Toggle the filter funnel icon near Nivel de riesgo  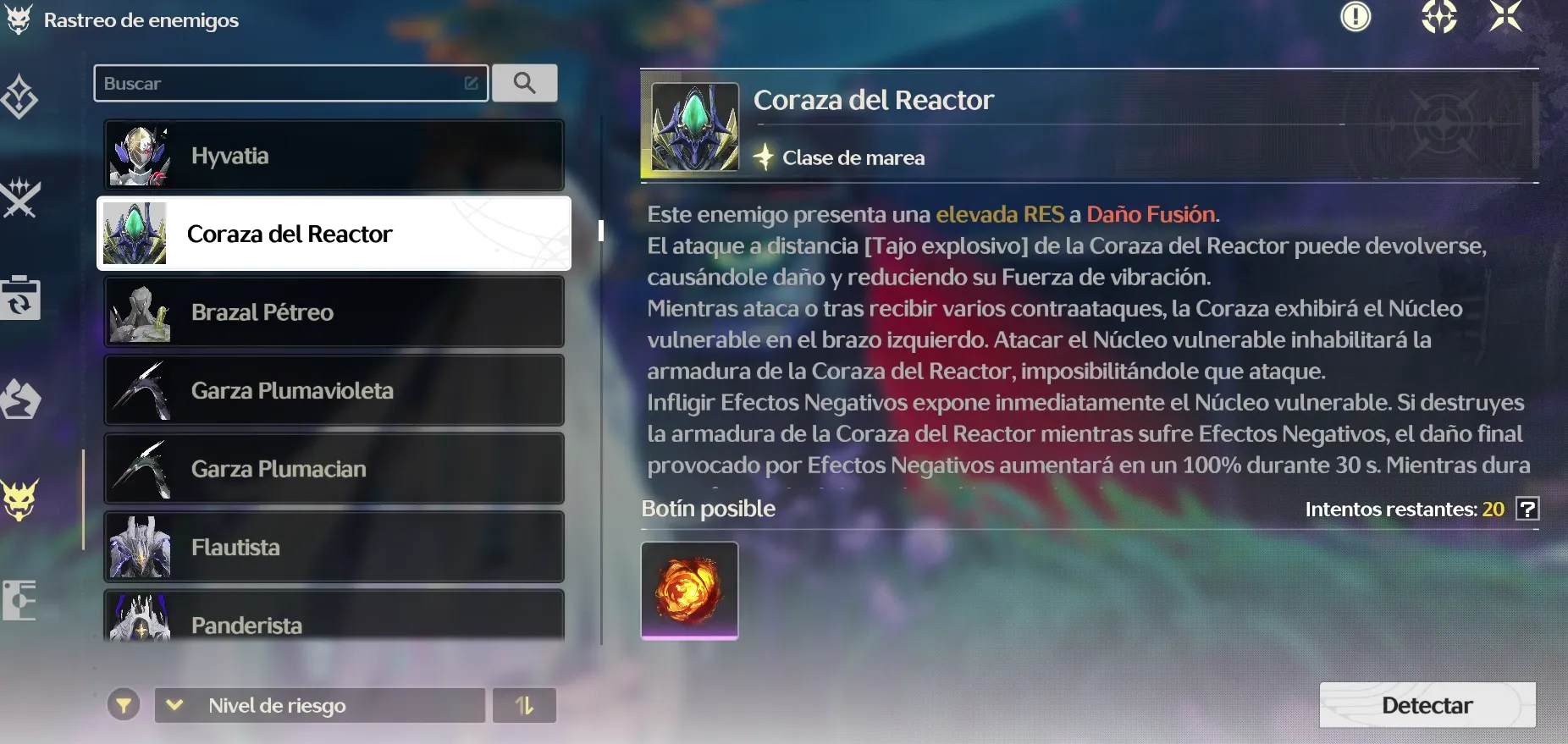click(124, 704)
